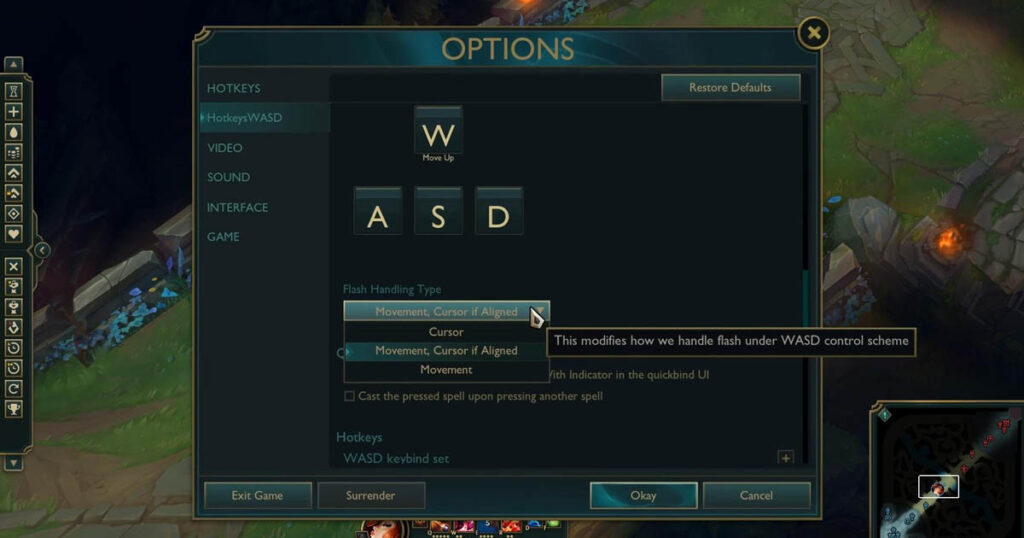Choose the Cursor option in the dropdown
This screenshot has width=1024, height=538.
pyautogui.click(x=446, y=332)
